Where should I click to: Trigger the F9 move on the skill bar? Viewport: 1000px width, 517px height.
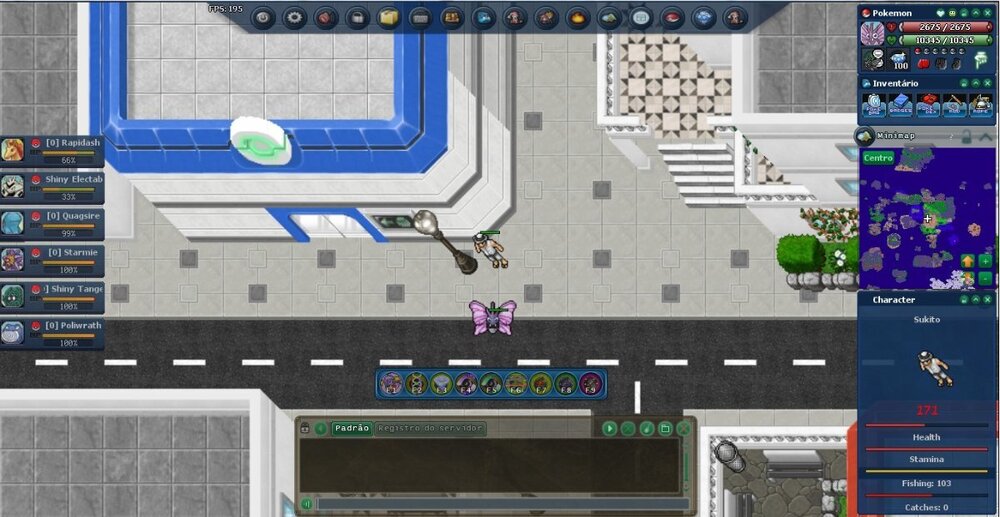click(591, 383)
